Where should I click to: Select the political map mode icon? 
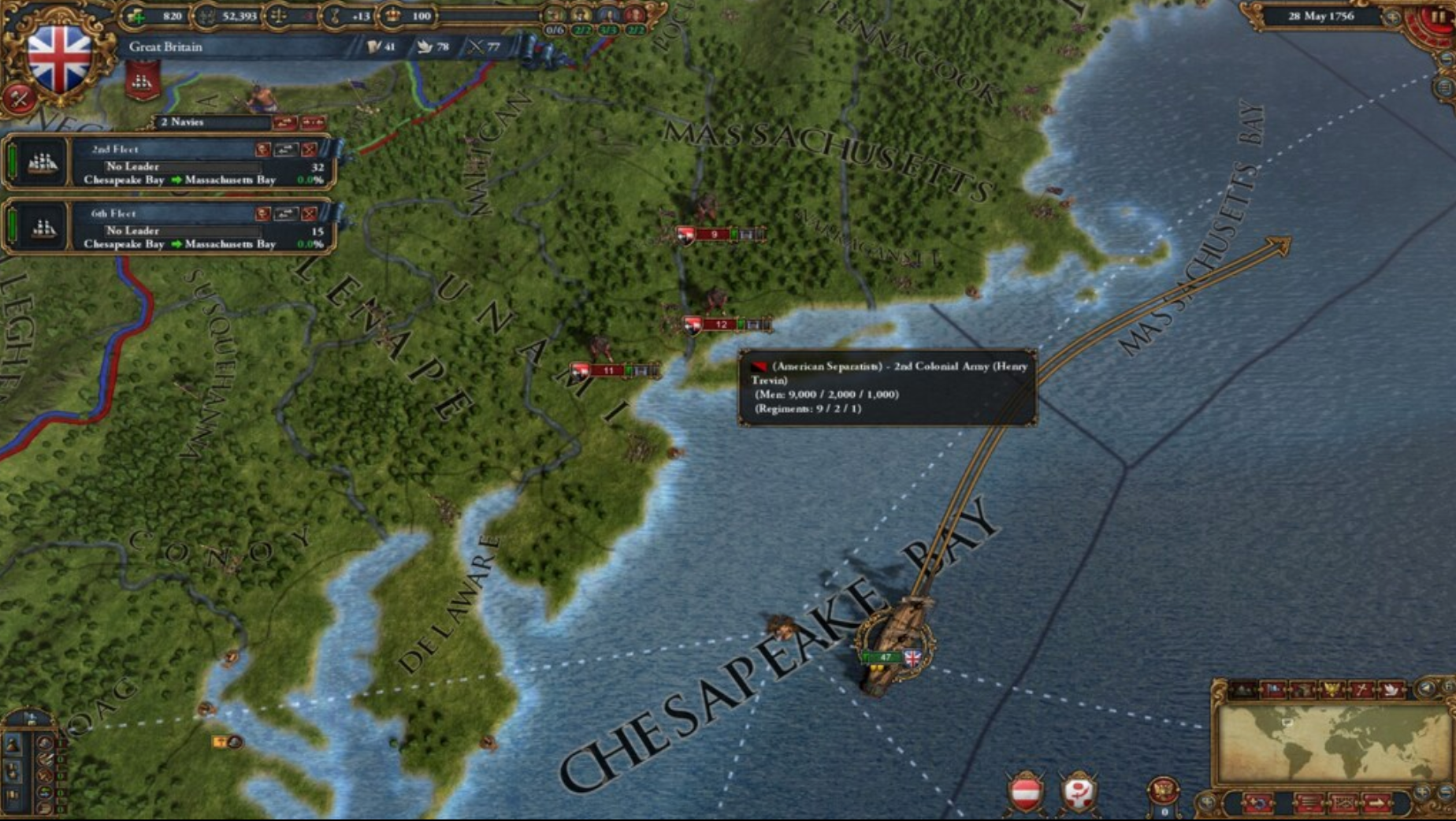pyautogui.click(x=1274, y=690)
